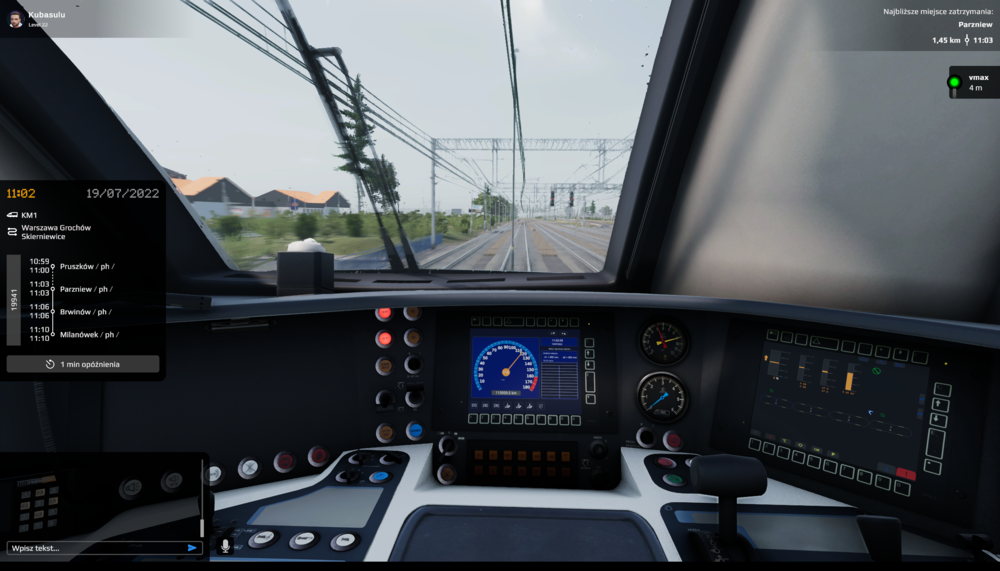Click the train number 19941 label
Image resolution: width=1000 pixels, height=571 pixels.
pos(14,300)
